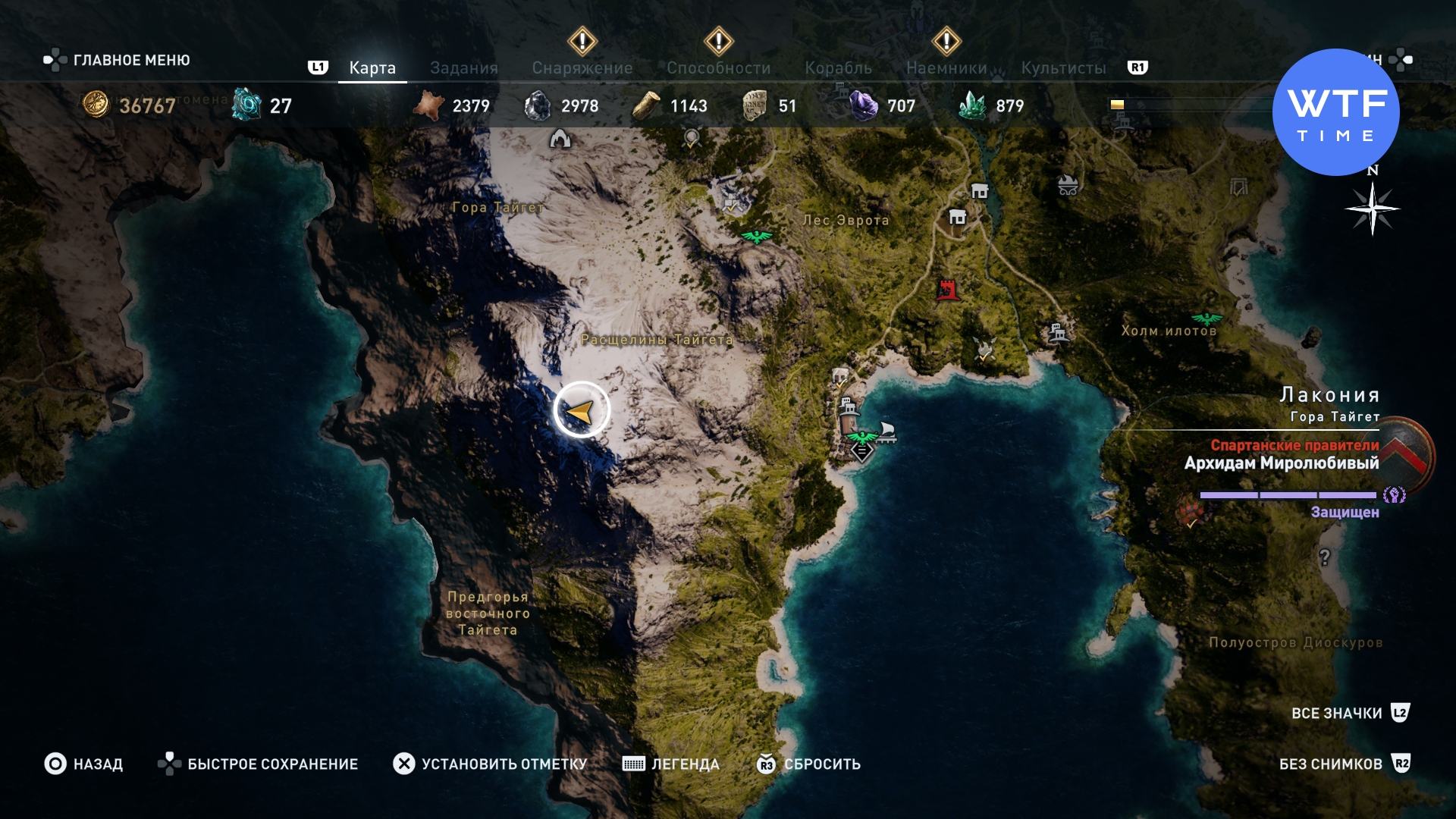Viewport: 1456px width, 819px height.
Task: Click the question mark map marker
Action: pyautogui.click(x=1324, y=557)
